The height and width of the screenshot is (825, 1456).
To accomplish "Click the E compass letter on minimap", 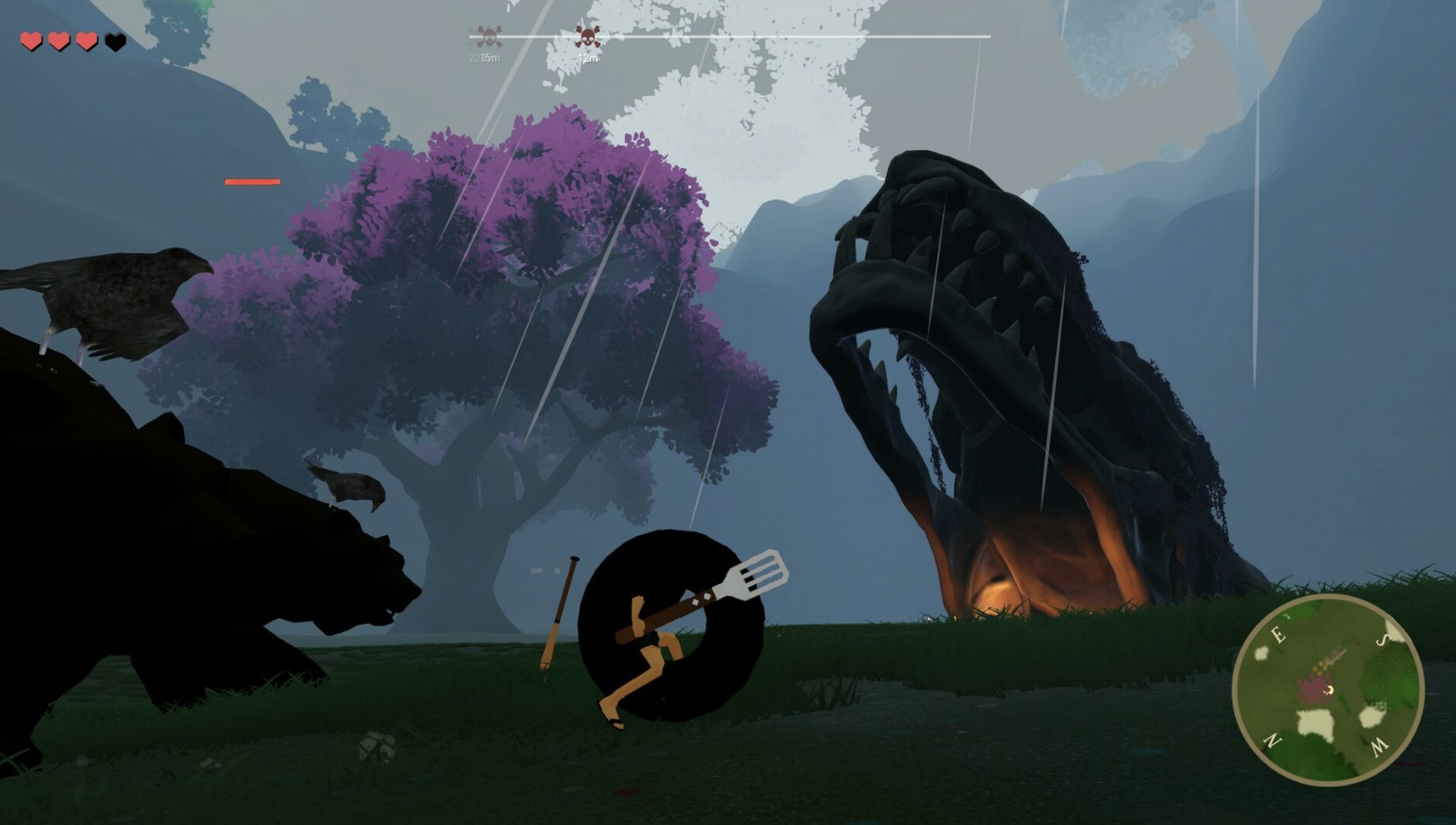I will point(1278,635).
